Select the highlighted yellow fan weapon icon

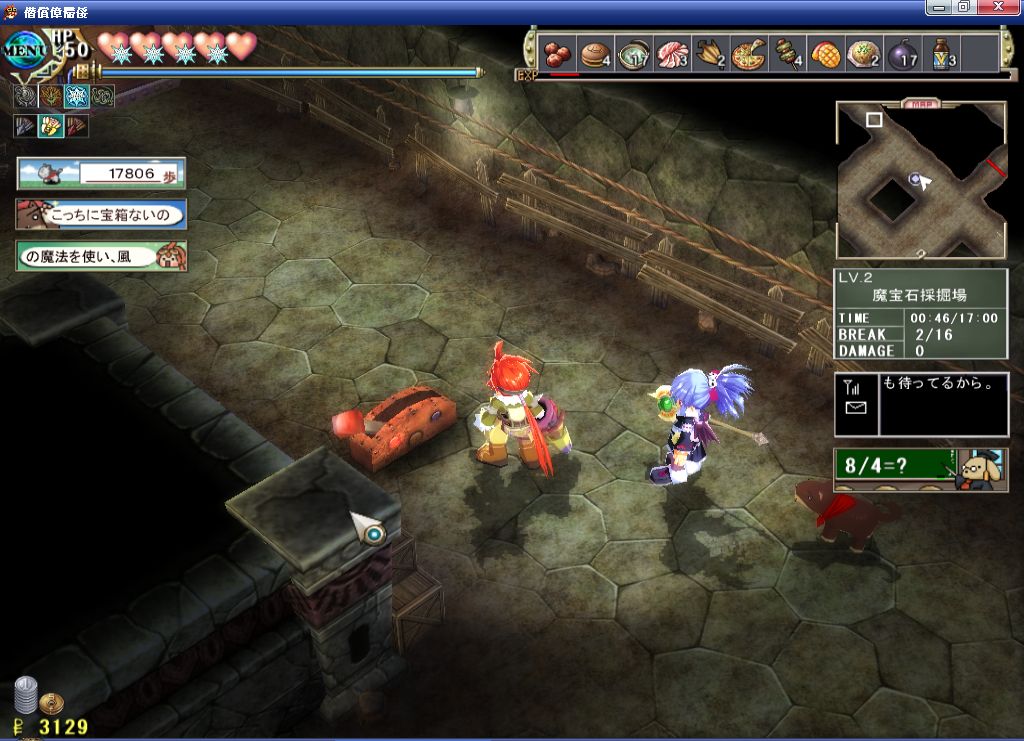(50, 126)
